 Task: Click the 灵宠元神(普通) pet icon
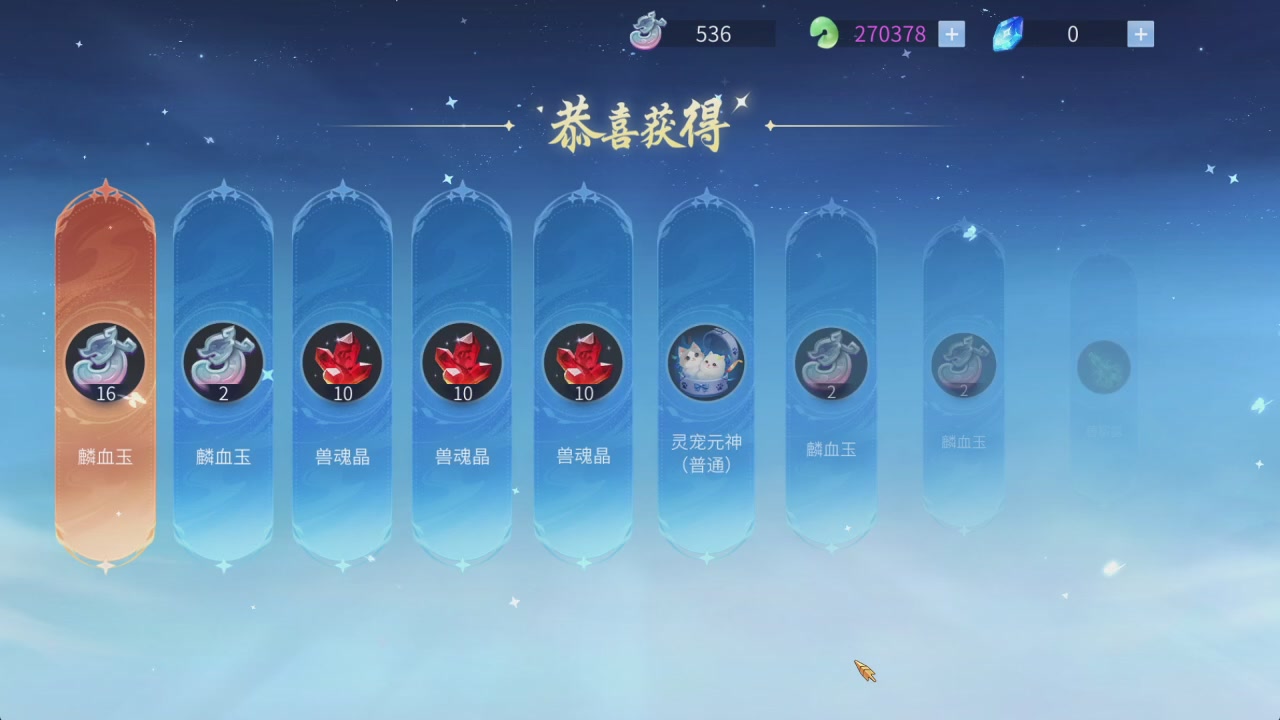pos(707,364)
